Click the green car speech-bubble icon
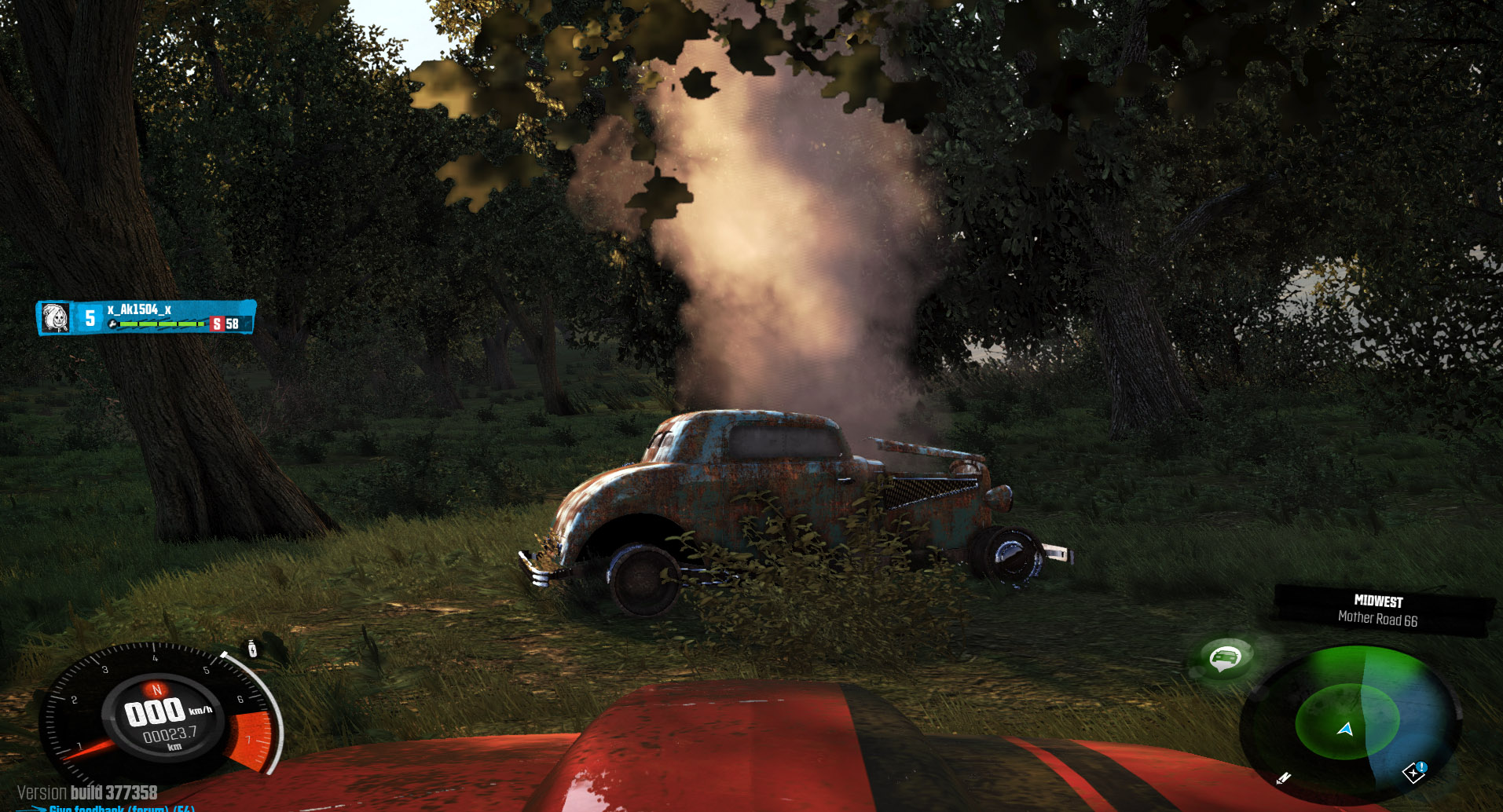This screenshot has width=1503, height=812. (x=1225, y=657)
